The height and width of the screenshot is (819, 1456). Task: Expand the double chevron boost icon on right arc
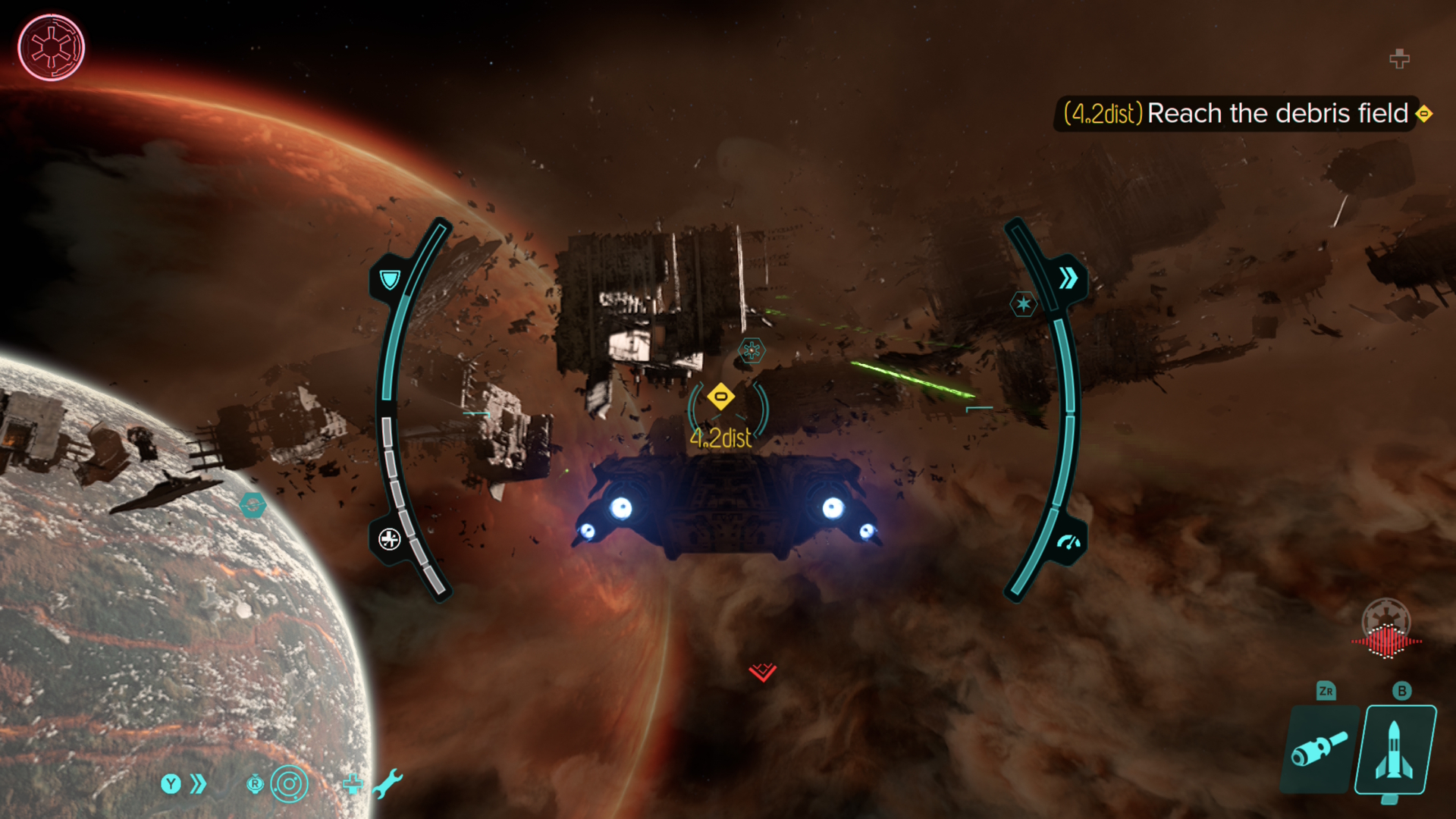(x=1069, y=278)
